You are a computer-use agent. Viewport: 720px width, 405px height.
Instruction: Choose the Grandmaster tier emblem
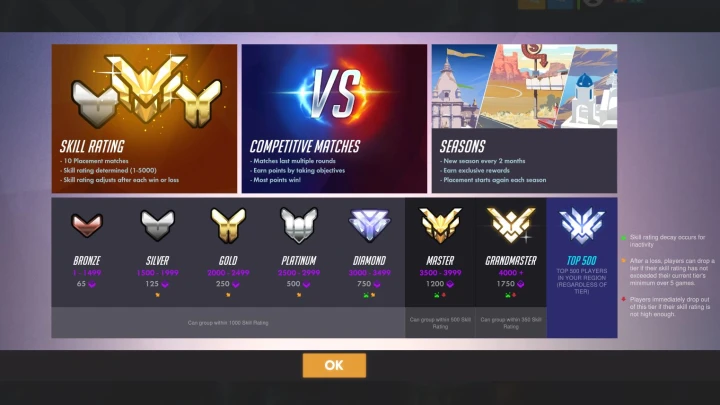click(511, 224)
